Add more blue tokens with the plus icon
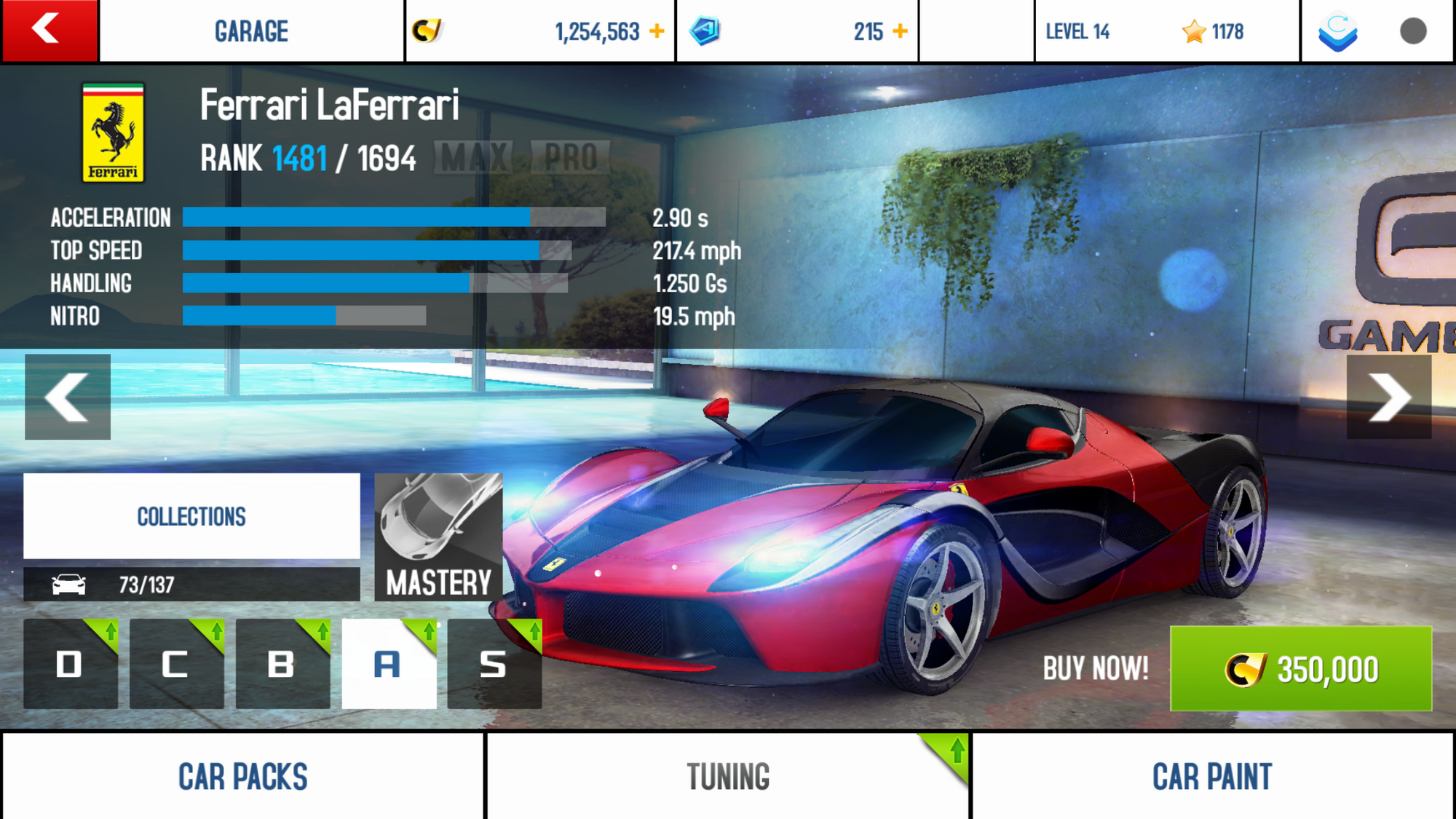The width and height of the screenshot is (1456, 819). tap(901, 31)
